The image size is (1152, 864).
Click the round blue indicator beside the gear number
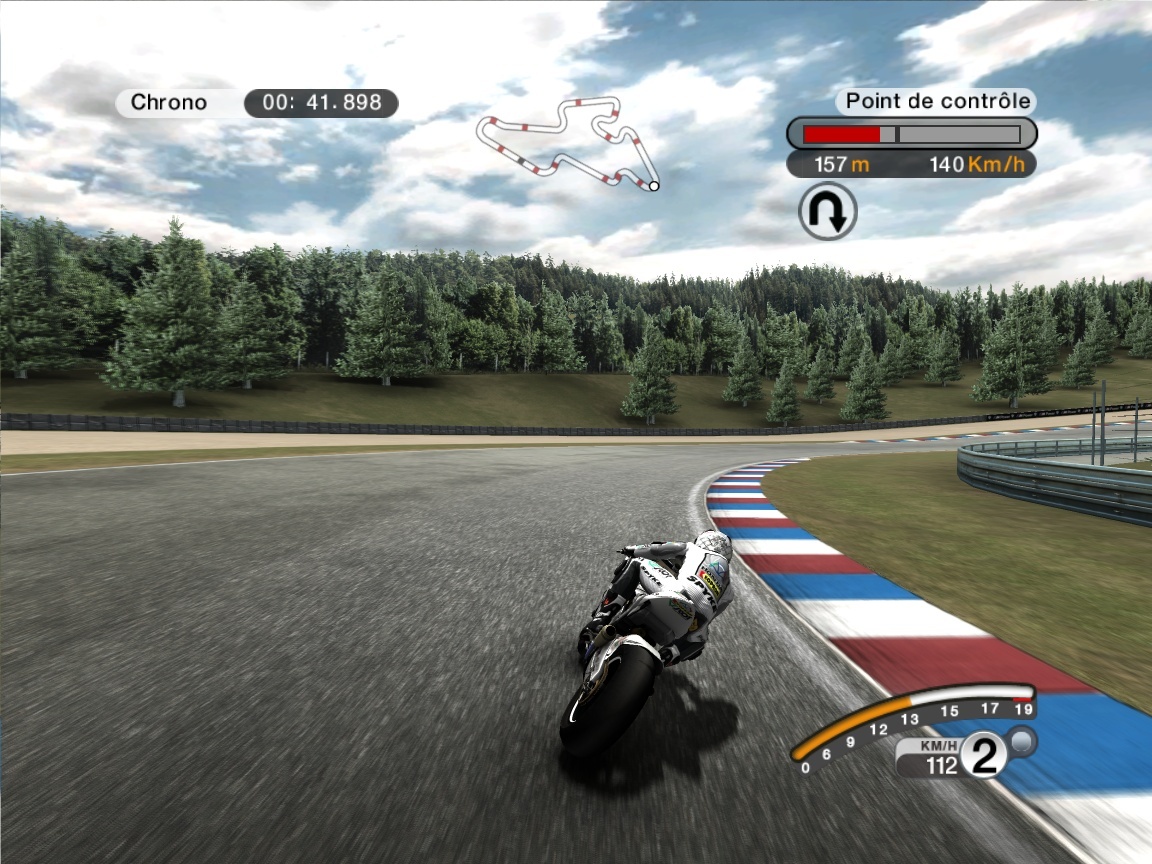(x=1023, y=741)
